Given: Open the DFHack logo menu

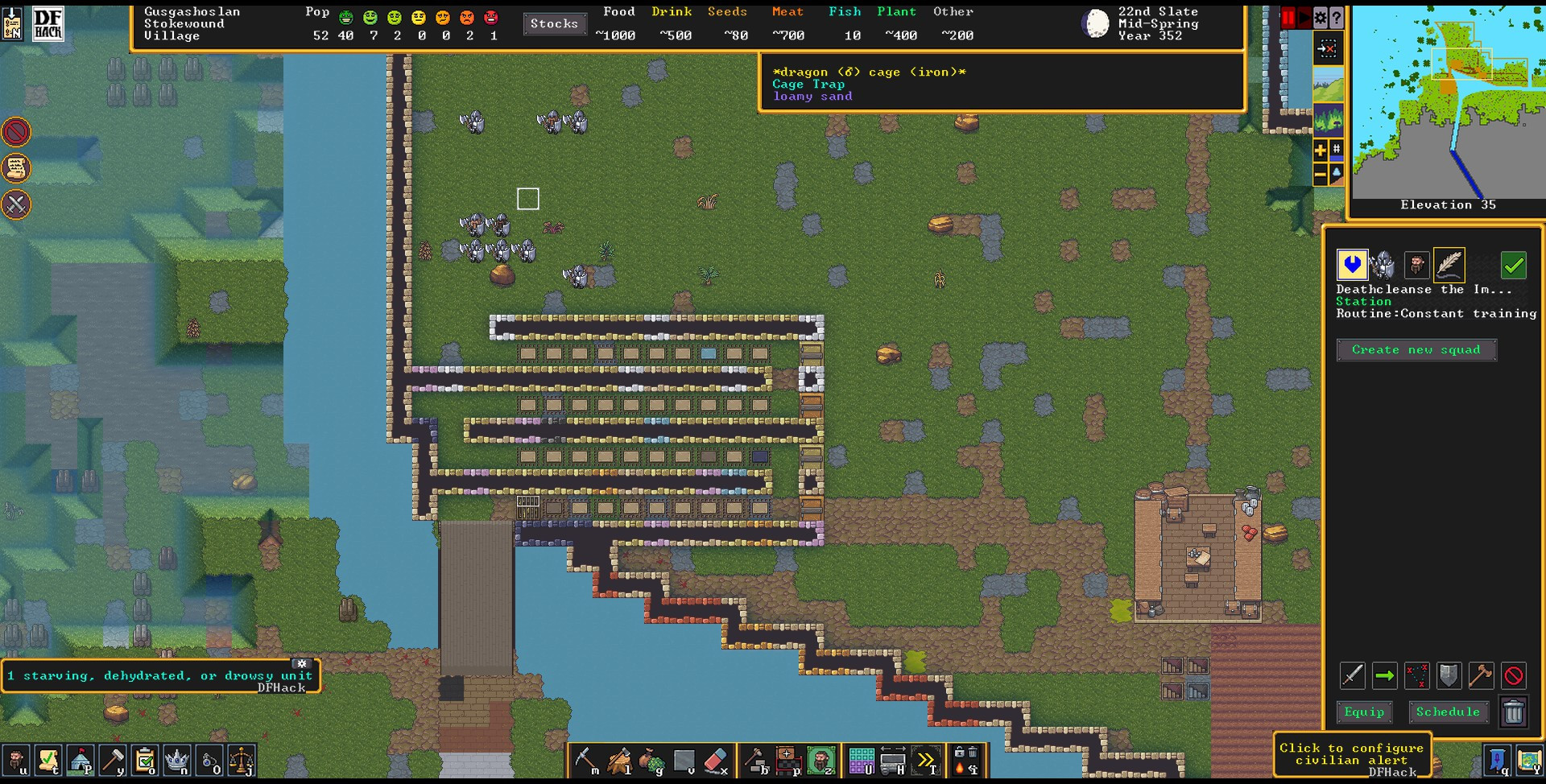Looking at the screenshot, I should coord(48,23).
